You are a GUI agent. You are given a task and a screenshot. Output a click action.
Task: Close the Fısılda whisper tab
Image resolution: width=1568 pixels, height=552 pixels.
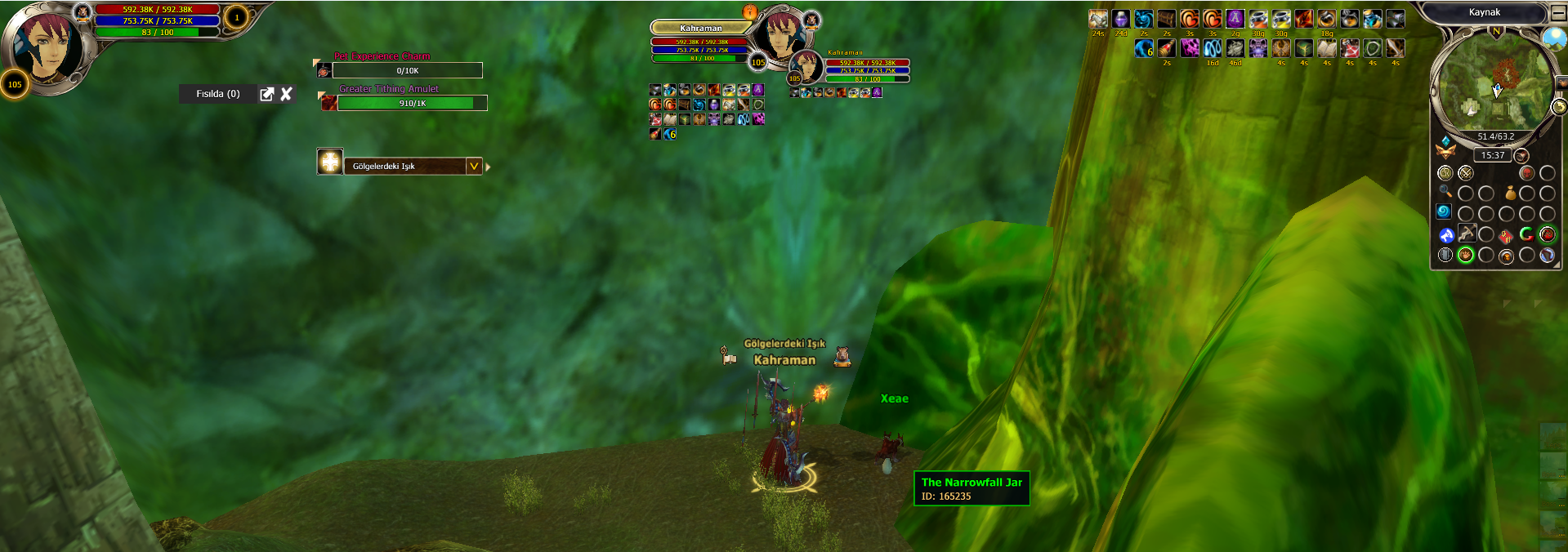pyautogui.click(x=287, y=94)
